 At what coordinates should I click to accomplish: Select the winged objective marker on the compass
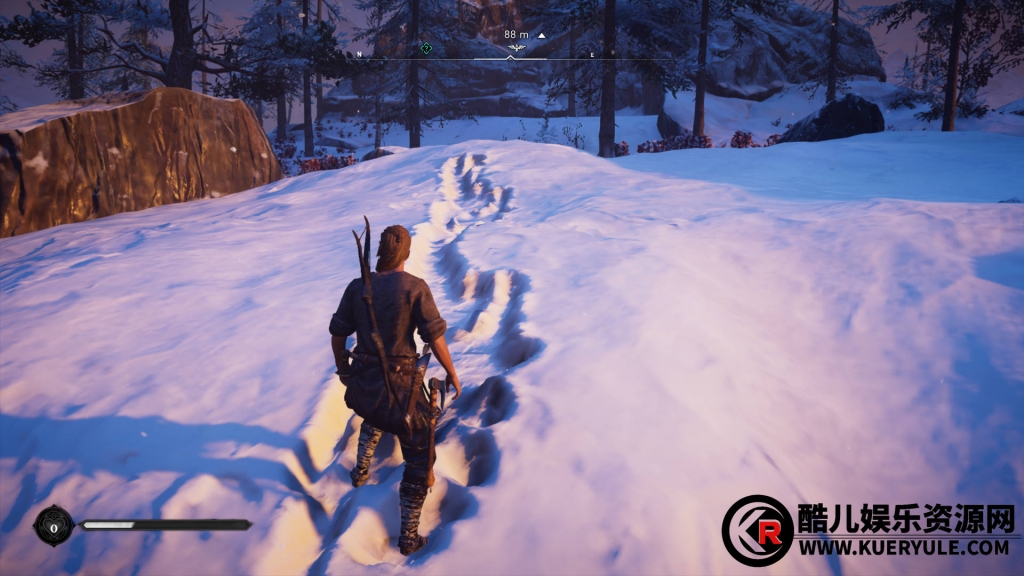(517, 47)
